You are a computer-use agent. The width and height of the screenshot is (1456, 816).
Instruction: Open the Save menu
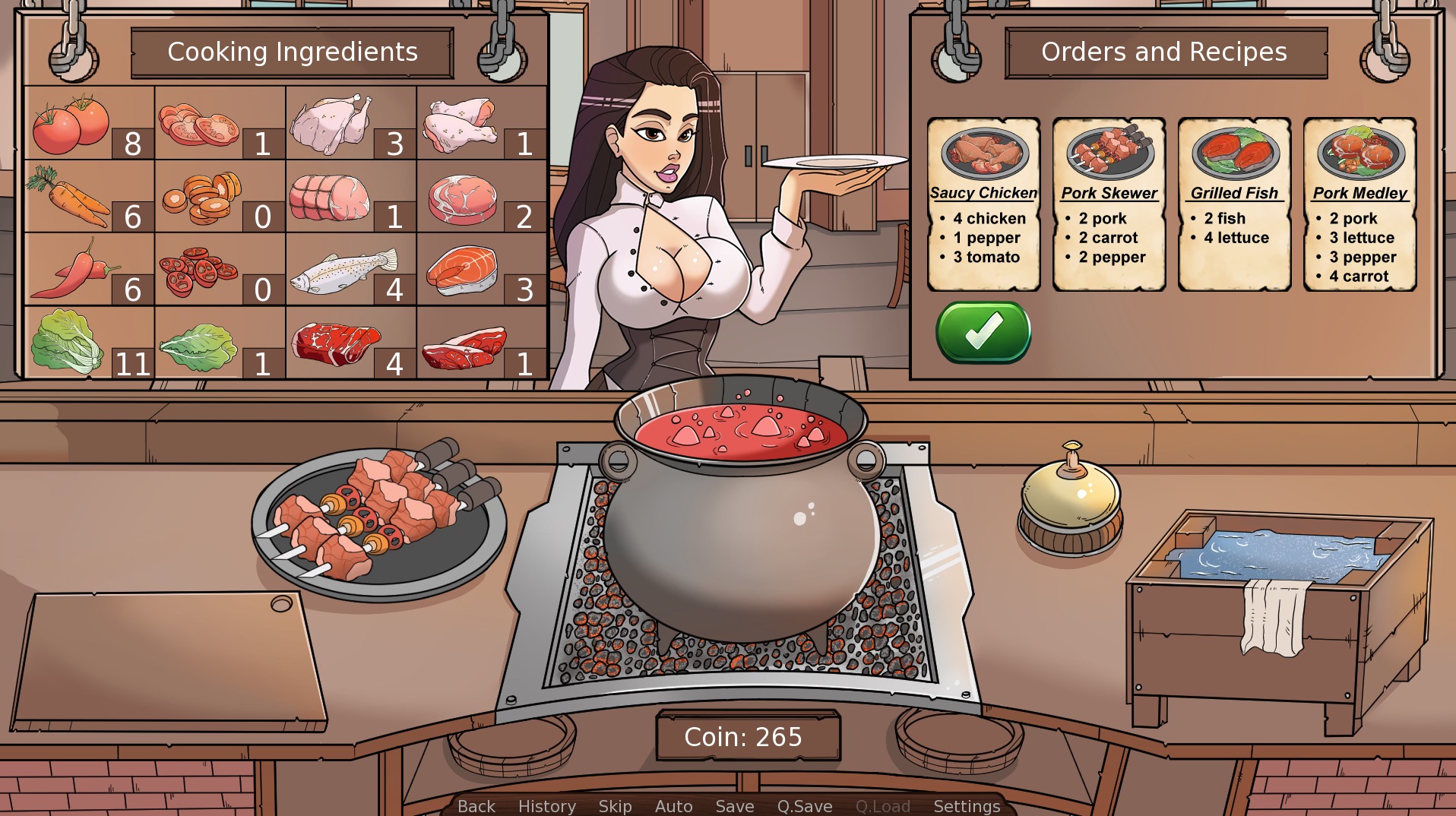(x=735, y=806)
